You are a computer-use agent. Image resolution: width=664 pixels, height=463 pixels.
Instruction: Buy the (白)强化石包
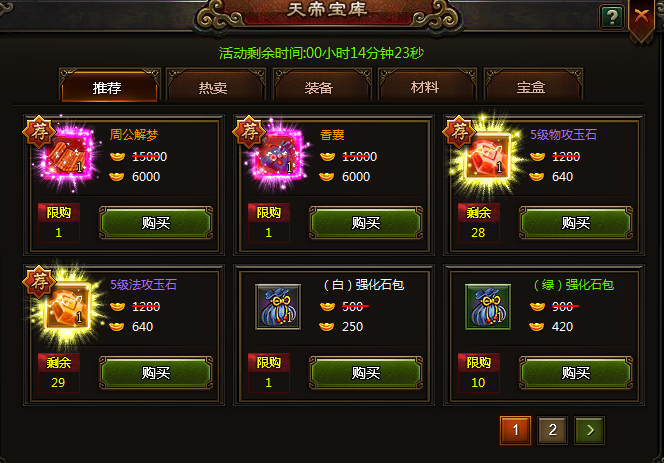[x=367, y=373]
